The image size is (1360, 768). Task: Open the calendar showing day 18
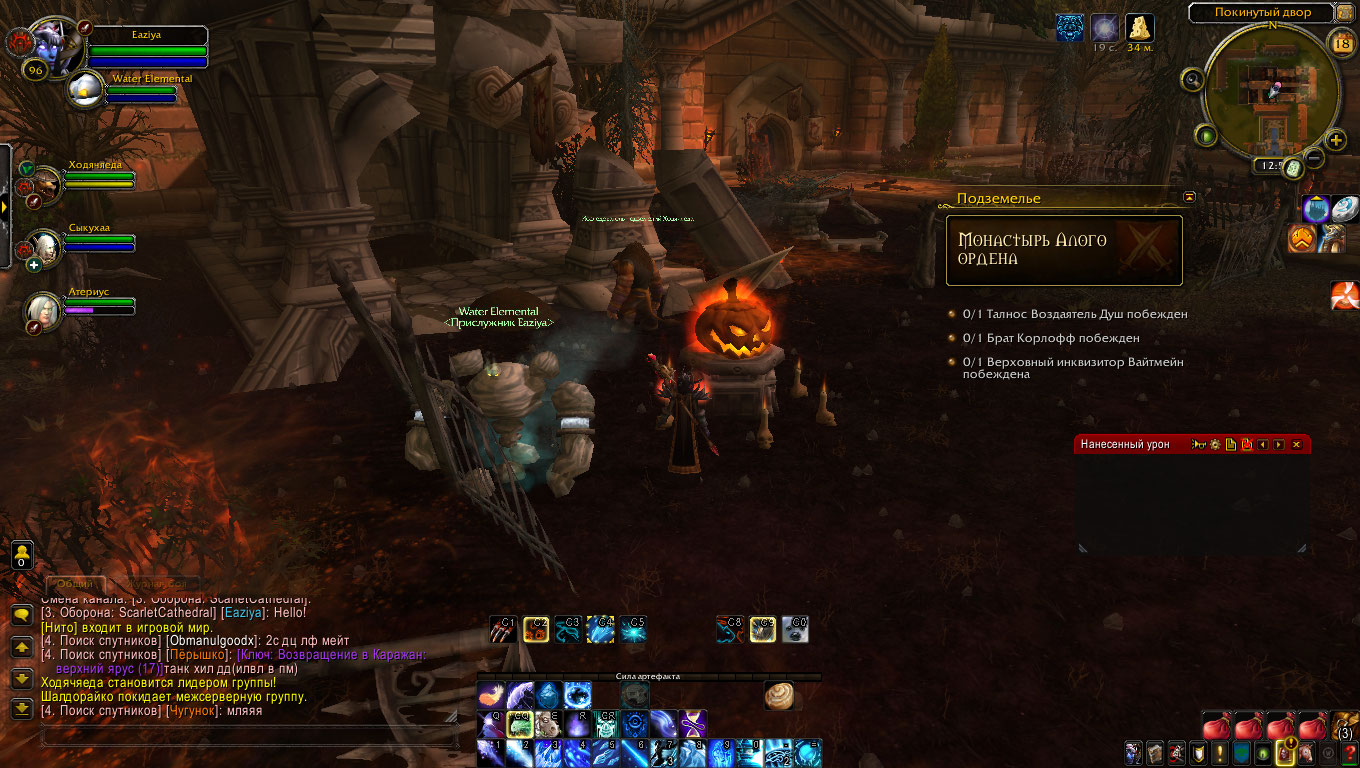1342,42
